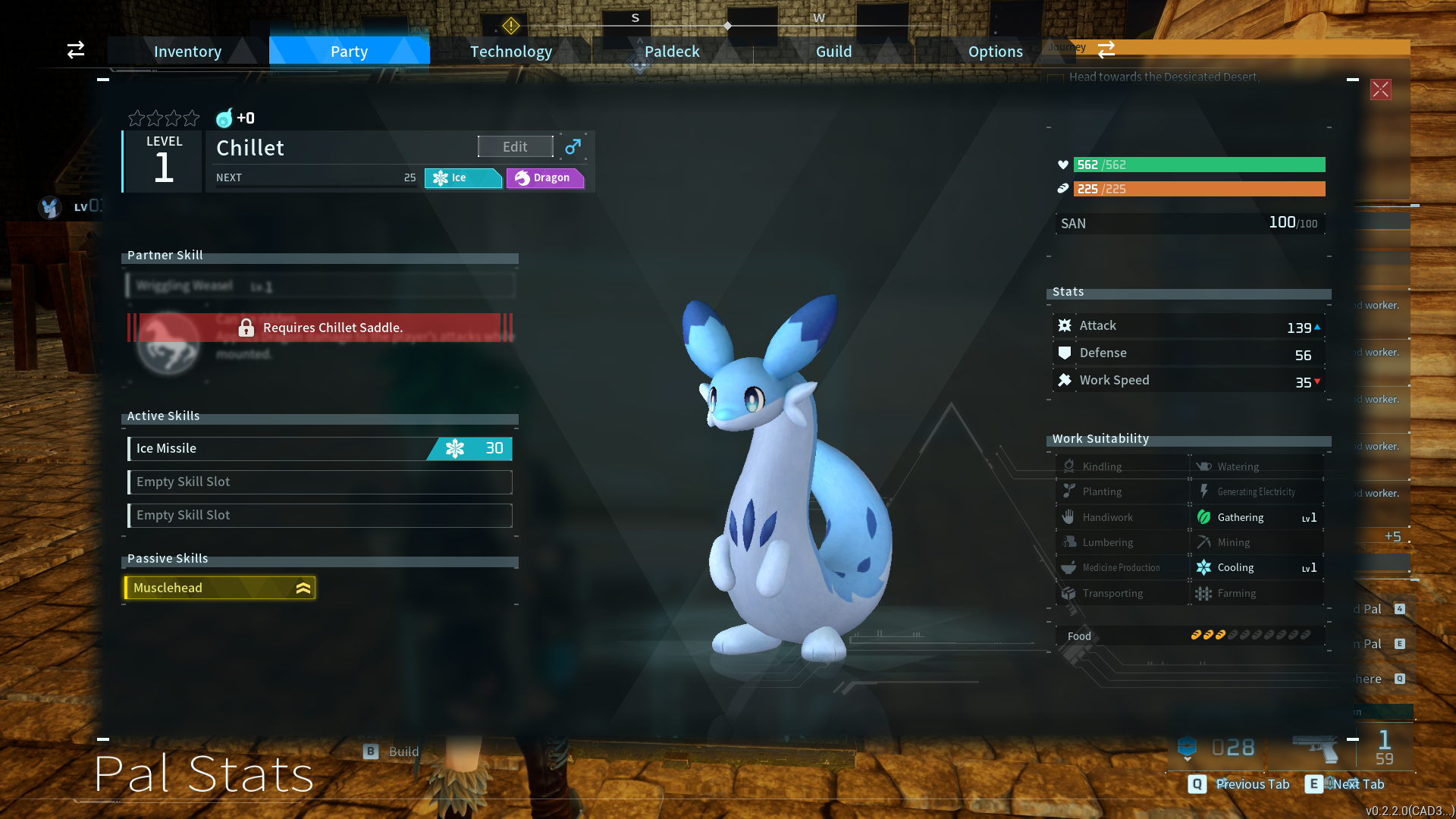Click the swap arrows right of Options
Screen dimensions: 1456x819
tap(1106, 49)
